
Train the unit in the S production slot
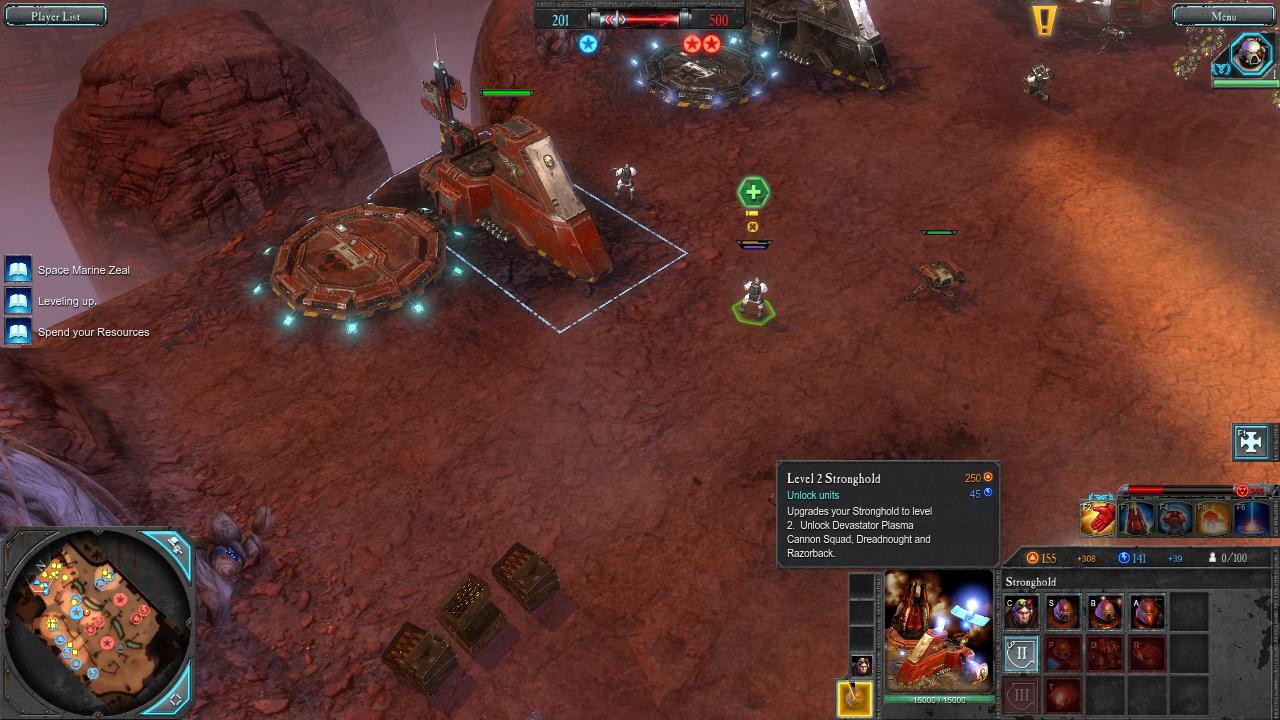pos(1063,612)
